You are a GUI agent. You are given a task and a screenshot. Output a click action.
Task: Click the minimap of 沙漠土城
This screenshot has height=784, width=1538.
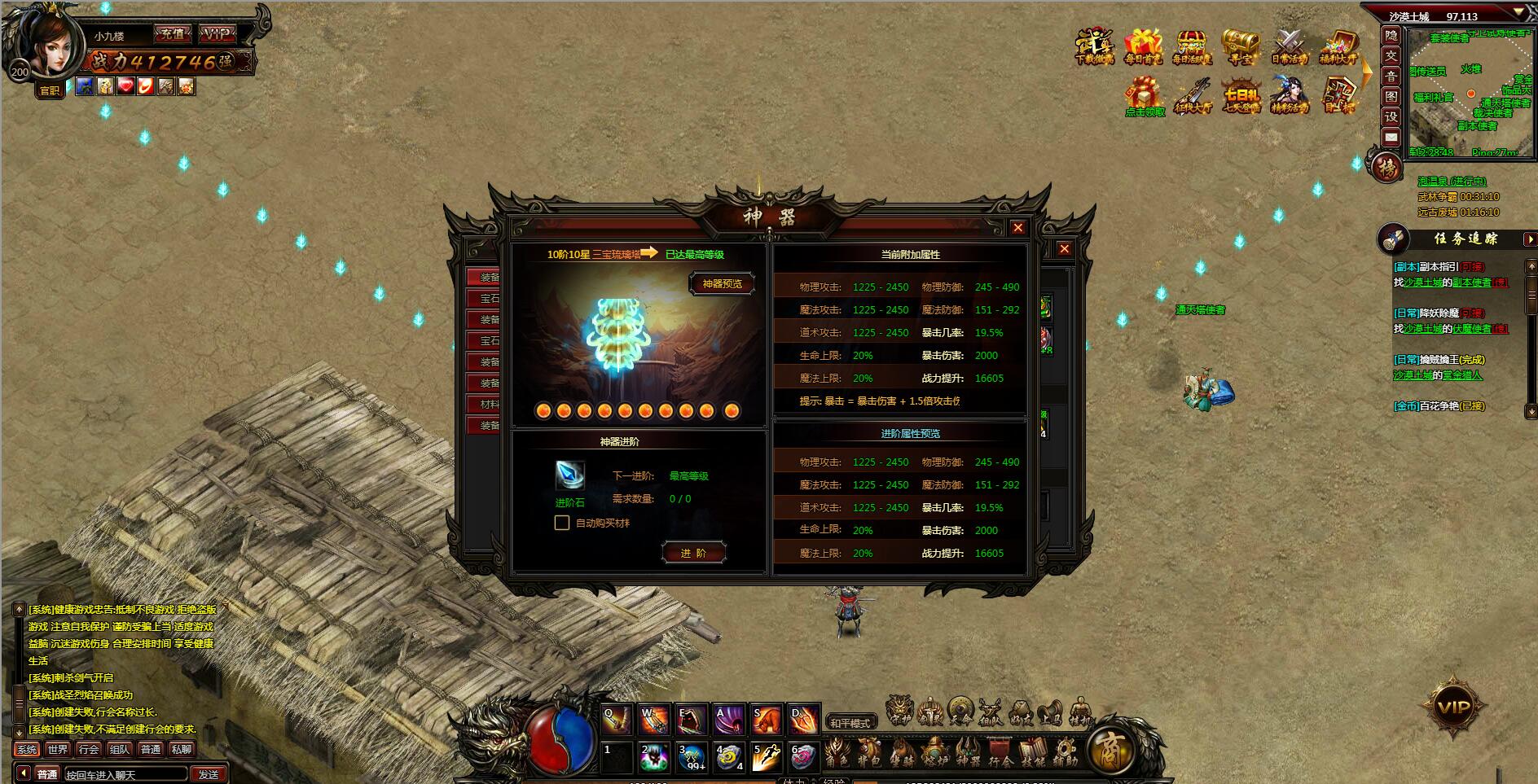[x=1470, y=94]
